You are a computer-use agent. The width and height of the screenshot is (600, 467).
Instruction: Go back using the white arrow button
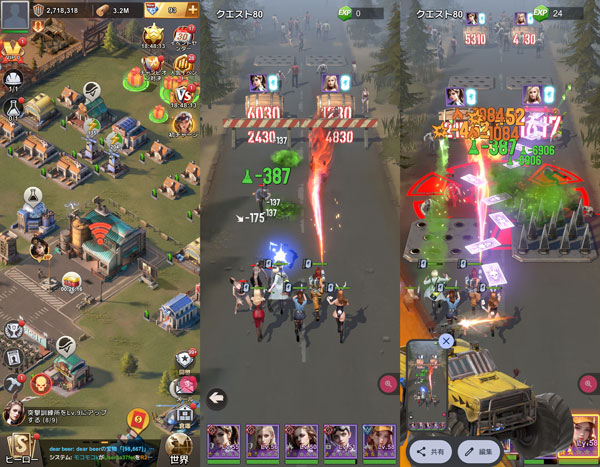point(216,399)
